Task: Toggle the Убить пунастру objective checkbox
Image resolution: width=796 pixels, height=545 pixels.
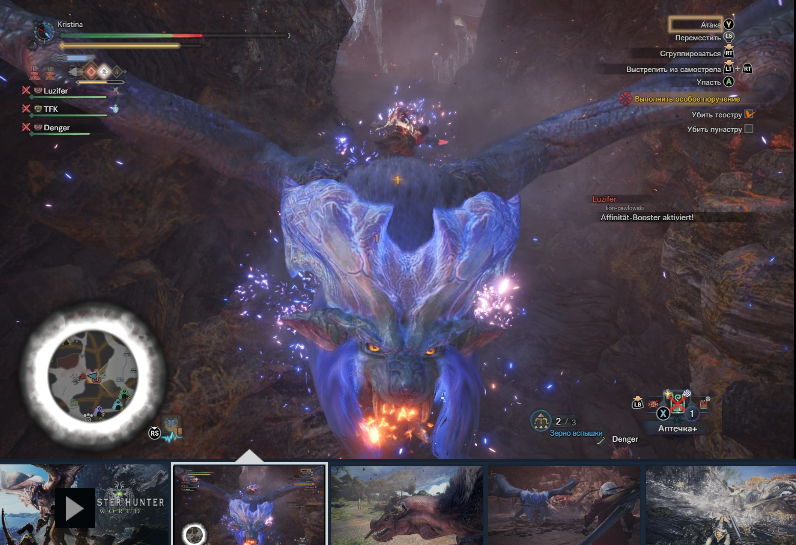Action: (x=749, y=129)
